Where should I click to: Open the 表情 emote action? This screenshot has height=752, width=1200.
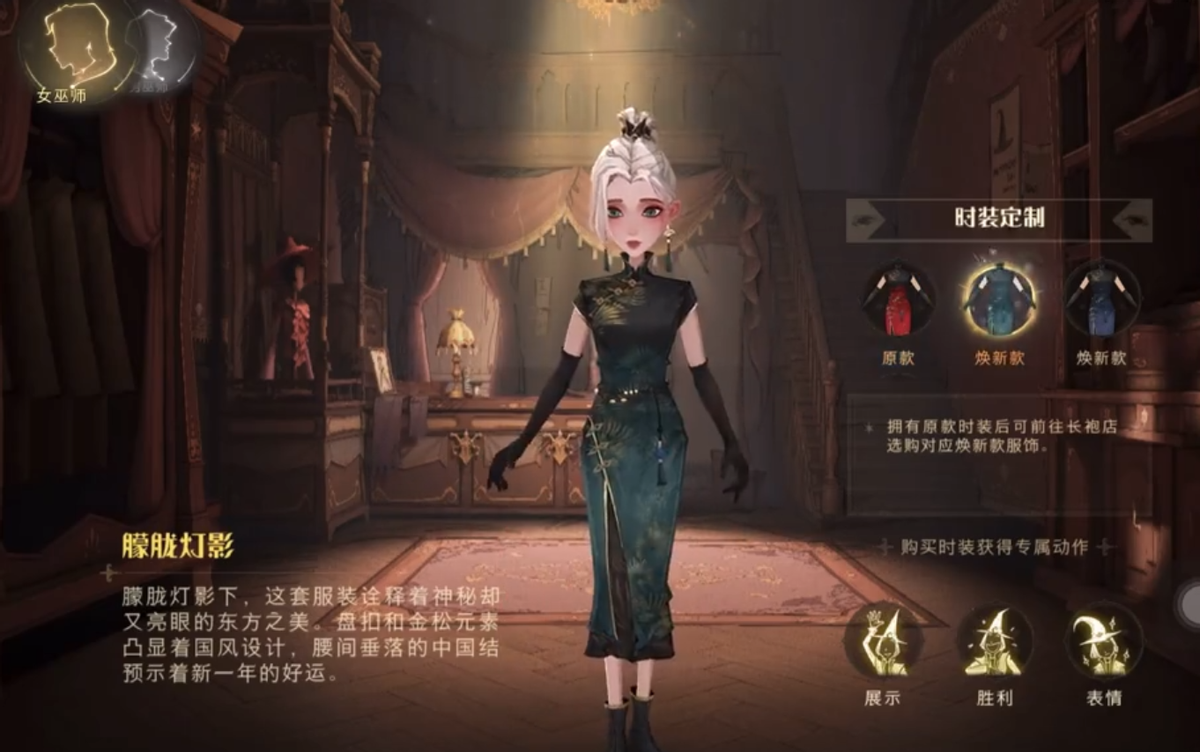[1103, 642]
